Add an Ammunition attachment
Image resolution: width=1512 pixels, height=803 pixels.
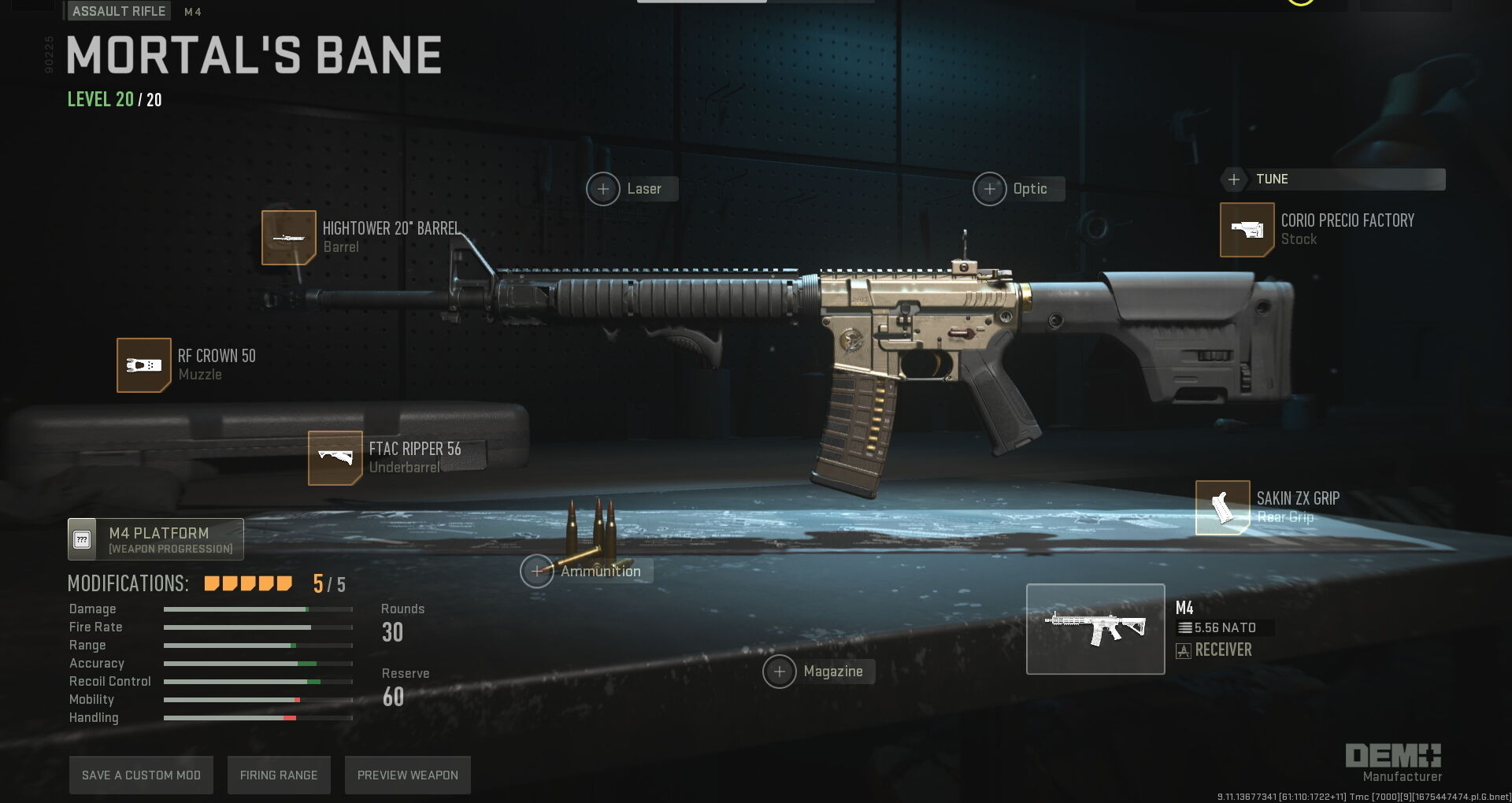tap(537, 571)
